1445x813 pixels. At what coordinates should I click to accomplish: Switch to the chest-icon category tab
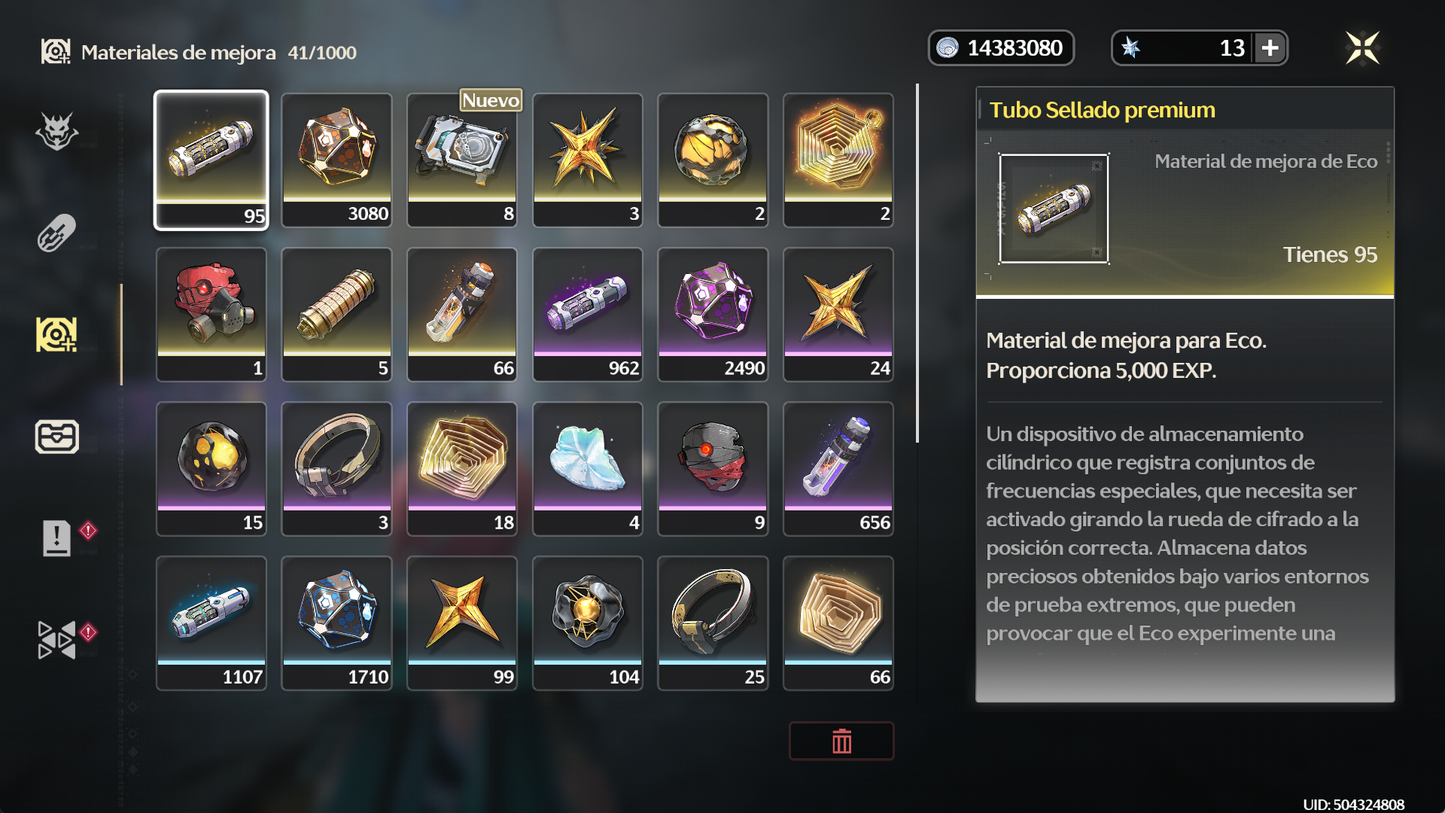pos(57,437)
